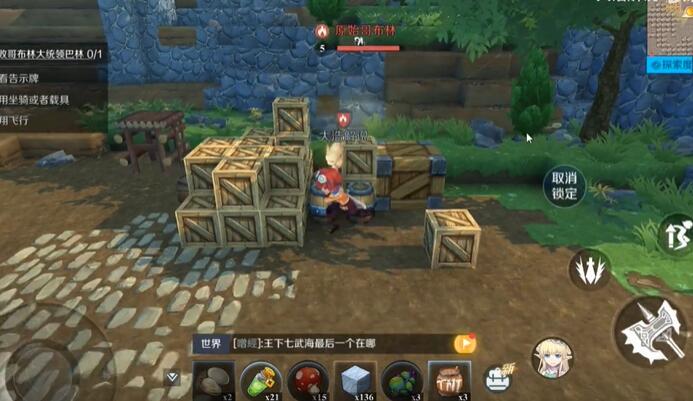Open the minimap
The image size is (693, 401).
click(x=668, y=27)
